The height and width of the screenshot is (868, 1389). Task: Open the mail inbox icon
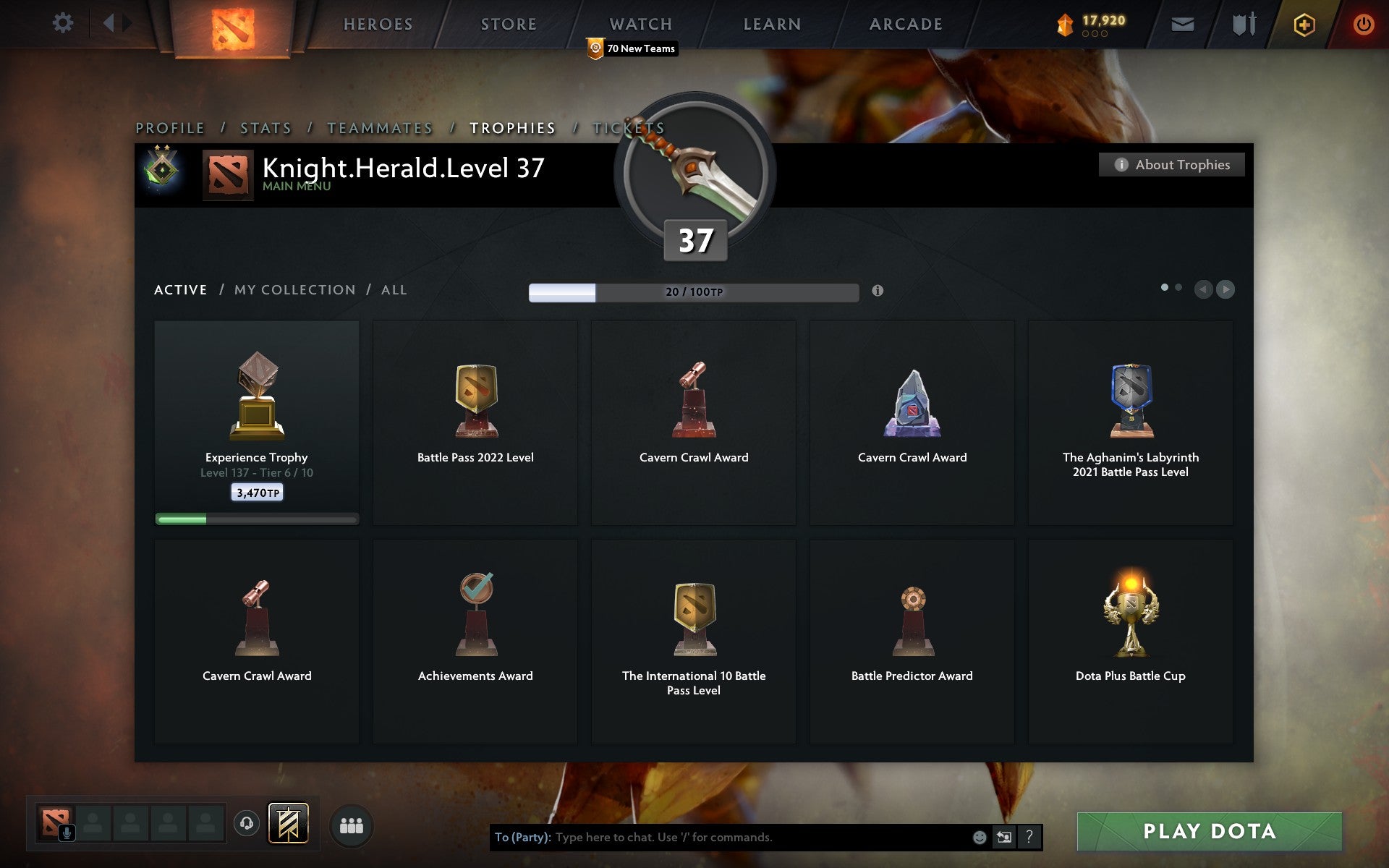1182,24
